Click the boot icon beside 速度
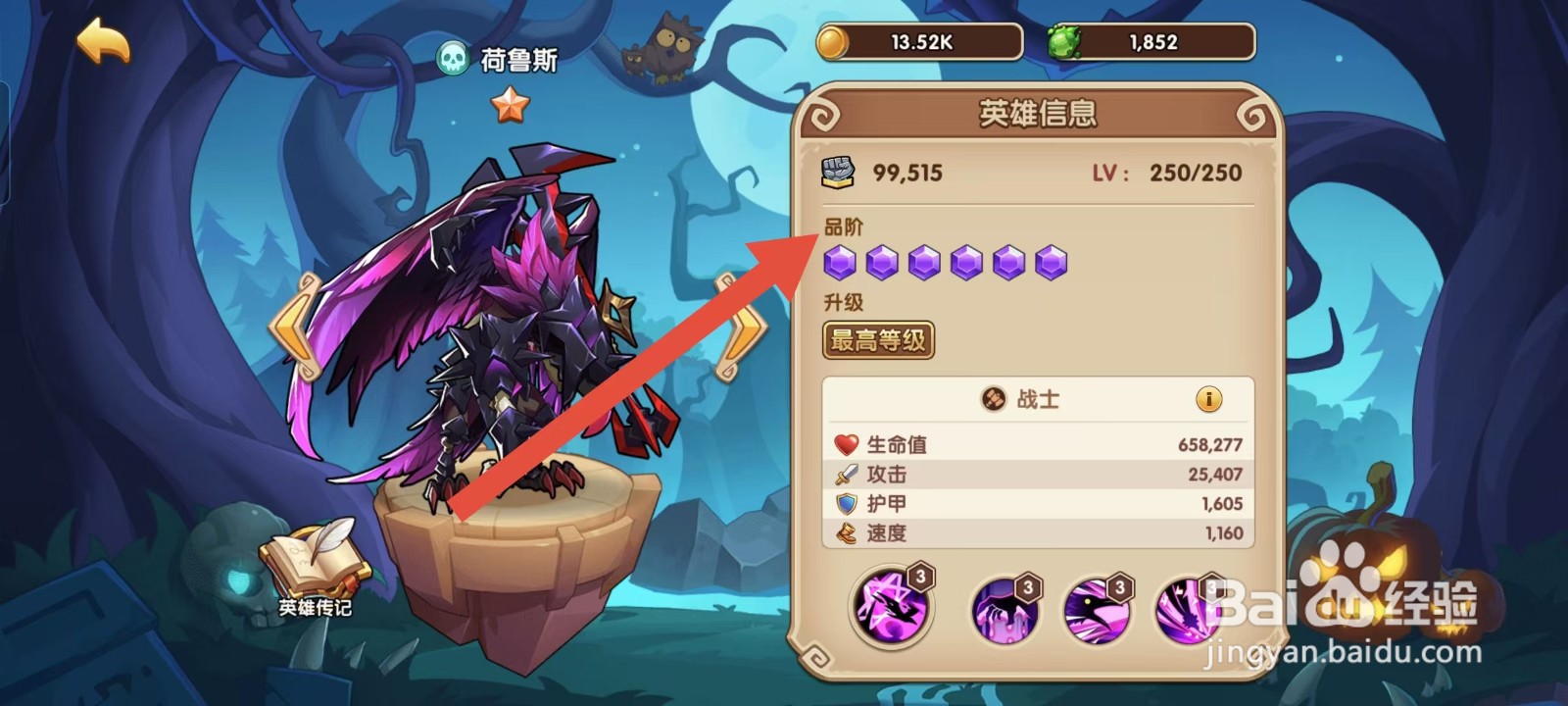Screen dimensions: 1568x706 click(x=845, y=533)
